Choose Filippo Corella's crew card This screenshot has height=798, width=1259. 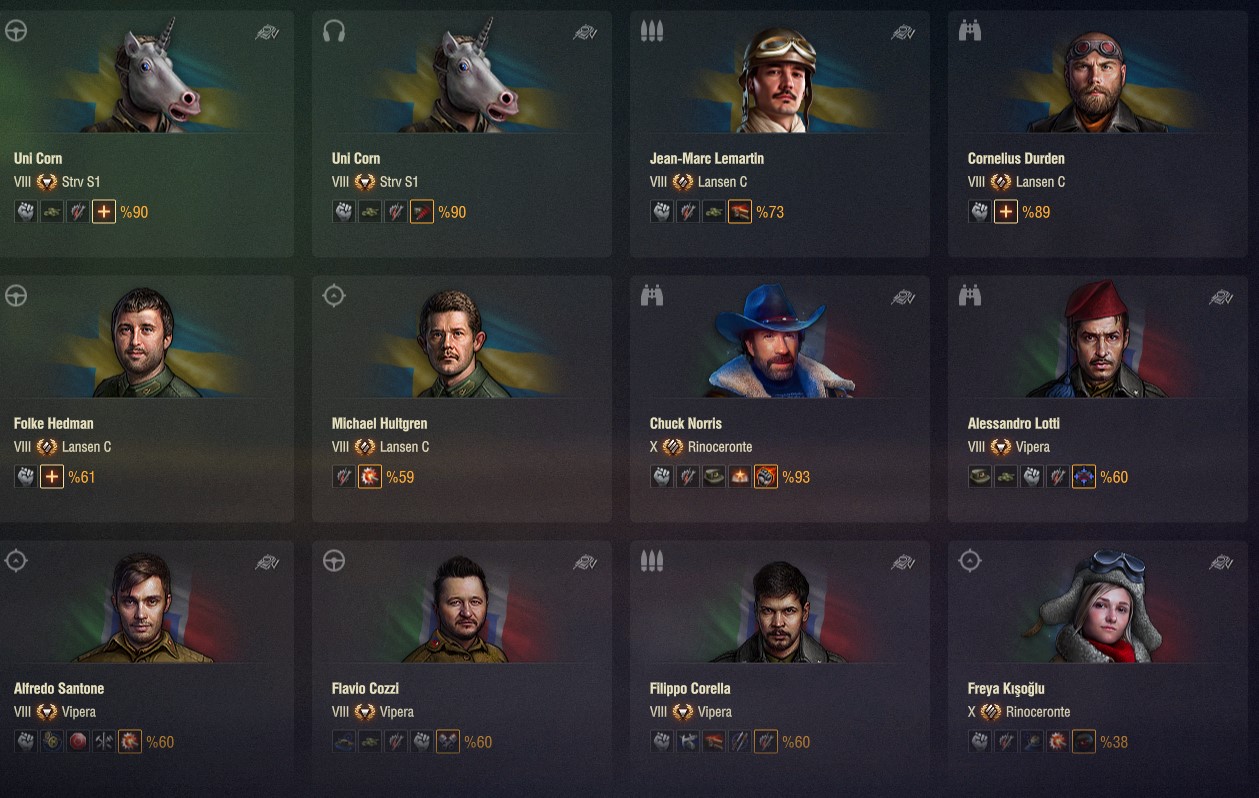[779, 664]
